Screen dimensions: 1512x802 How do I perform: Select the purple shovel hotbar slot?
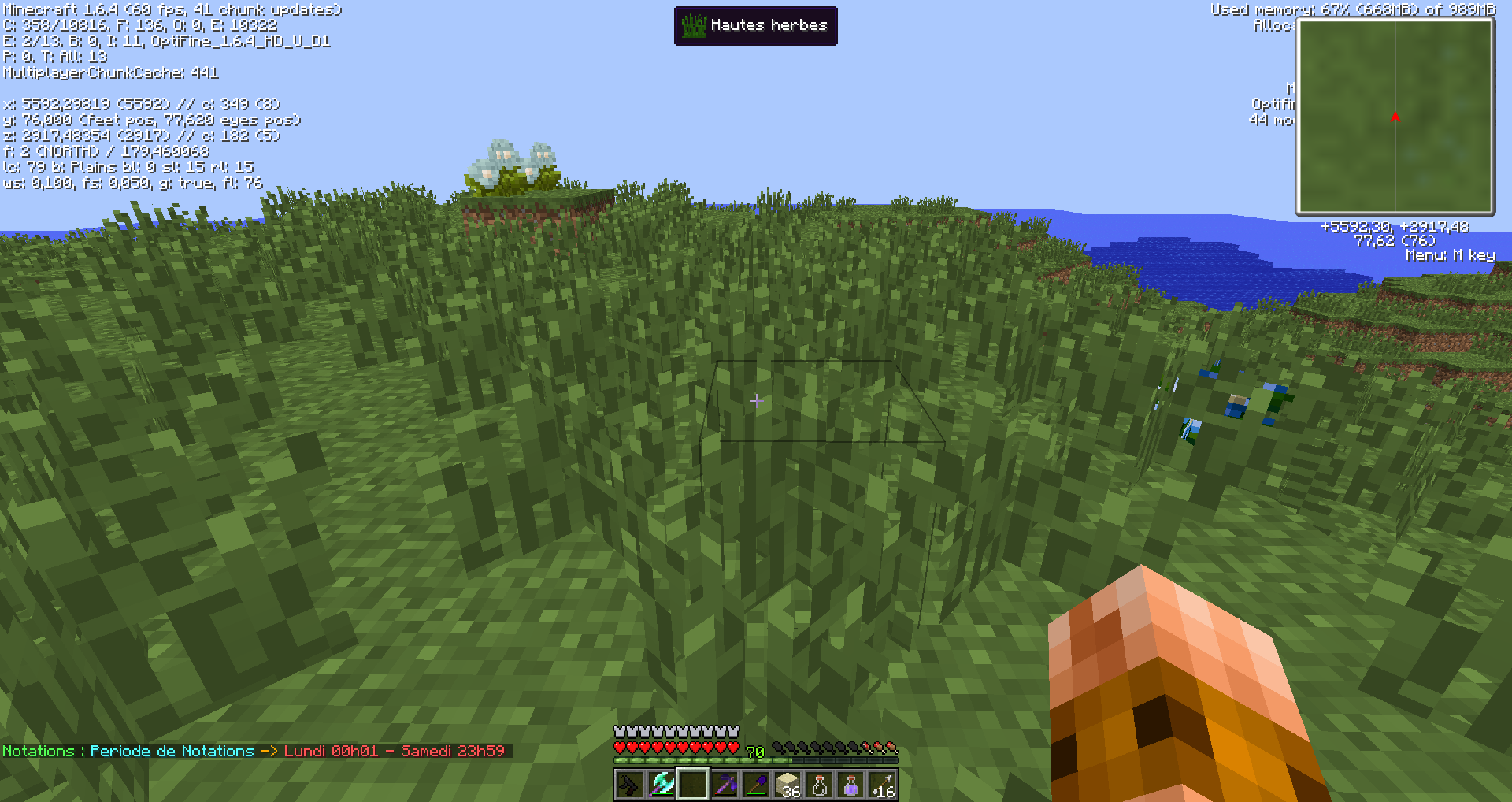(756, 785)
